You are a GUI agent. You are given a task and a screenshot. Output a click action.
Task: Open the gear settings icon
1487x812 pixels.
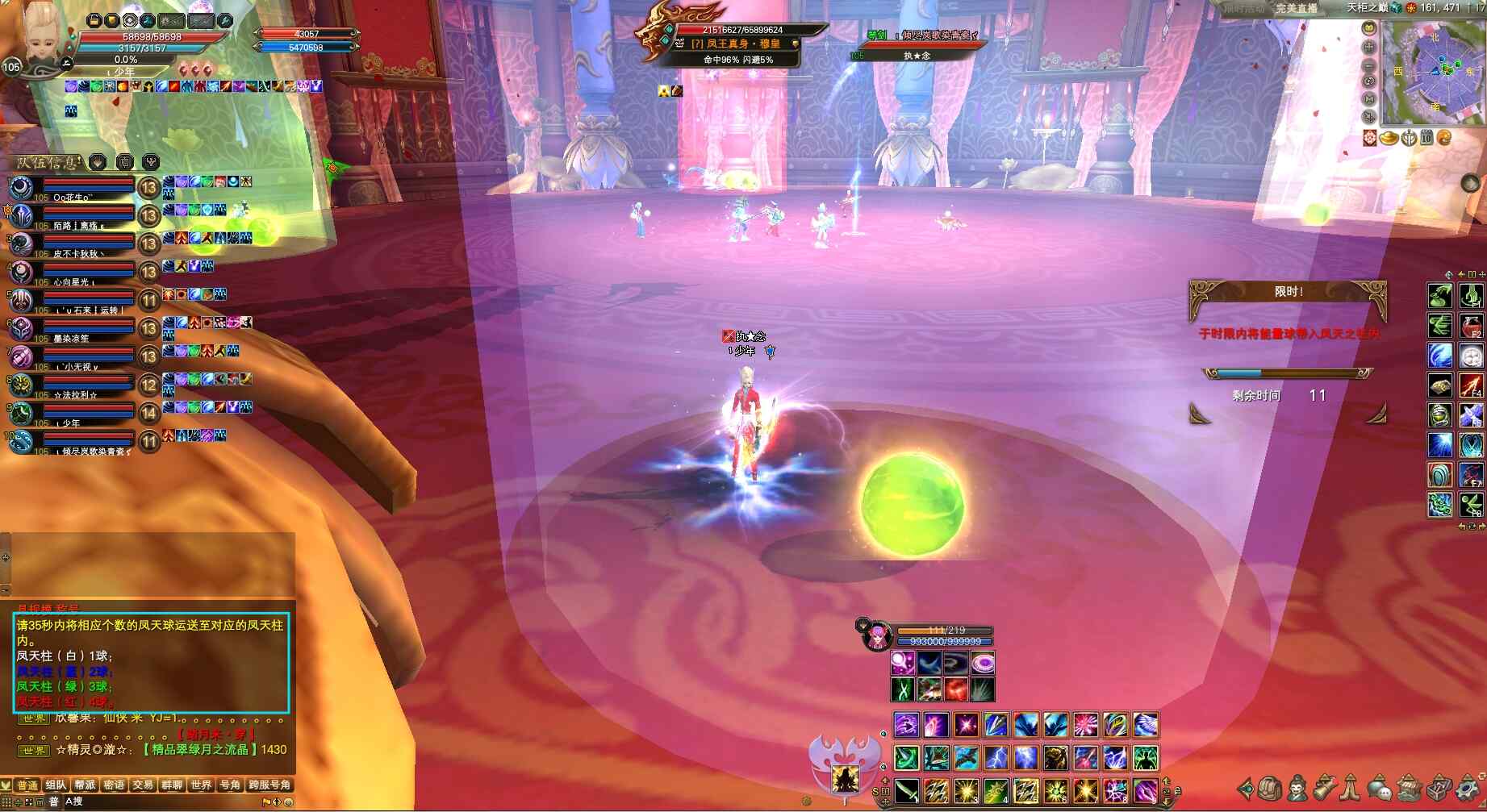(1468, 788)
